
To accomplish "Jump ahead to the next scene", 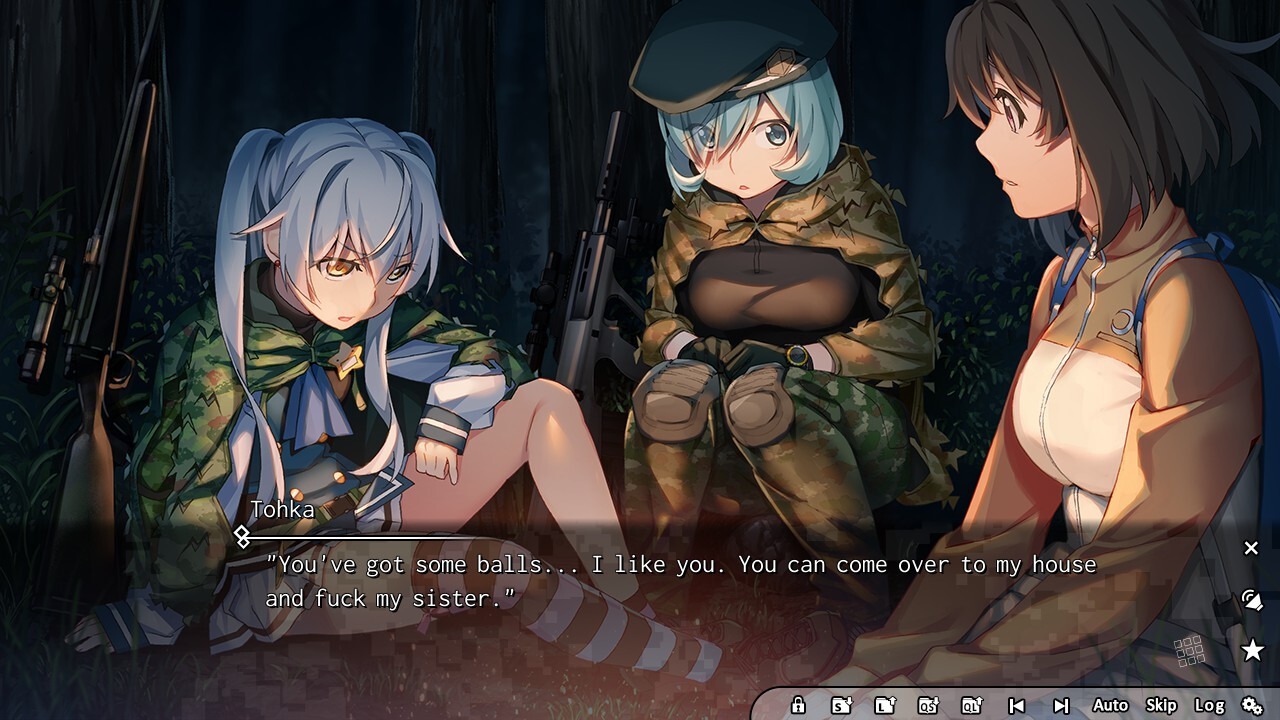I will point(1061,705).
